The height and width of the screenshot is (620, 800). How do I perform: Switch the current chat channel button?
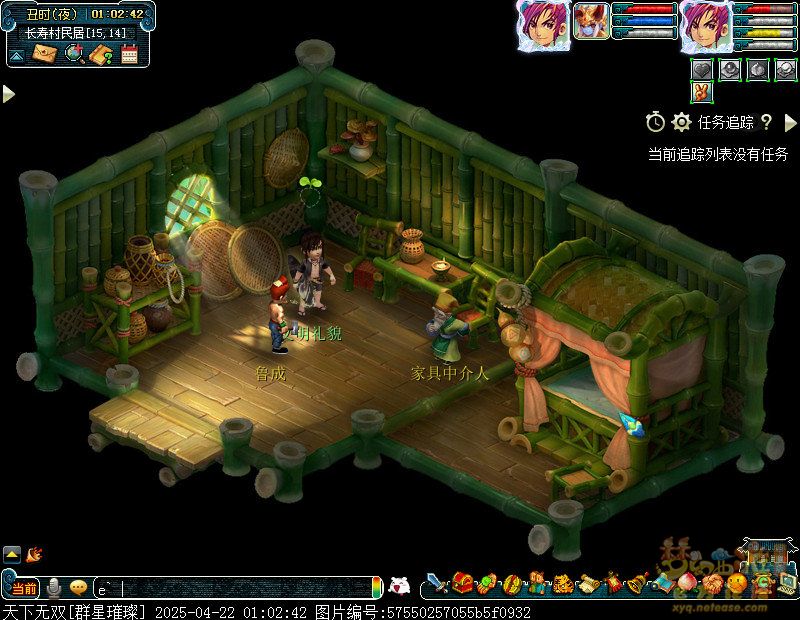pos(25,588)
